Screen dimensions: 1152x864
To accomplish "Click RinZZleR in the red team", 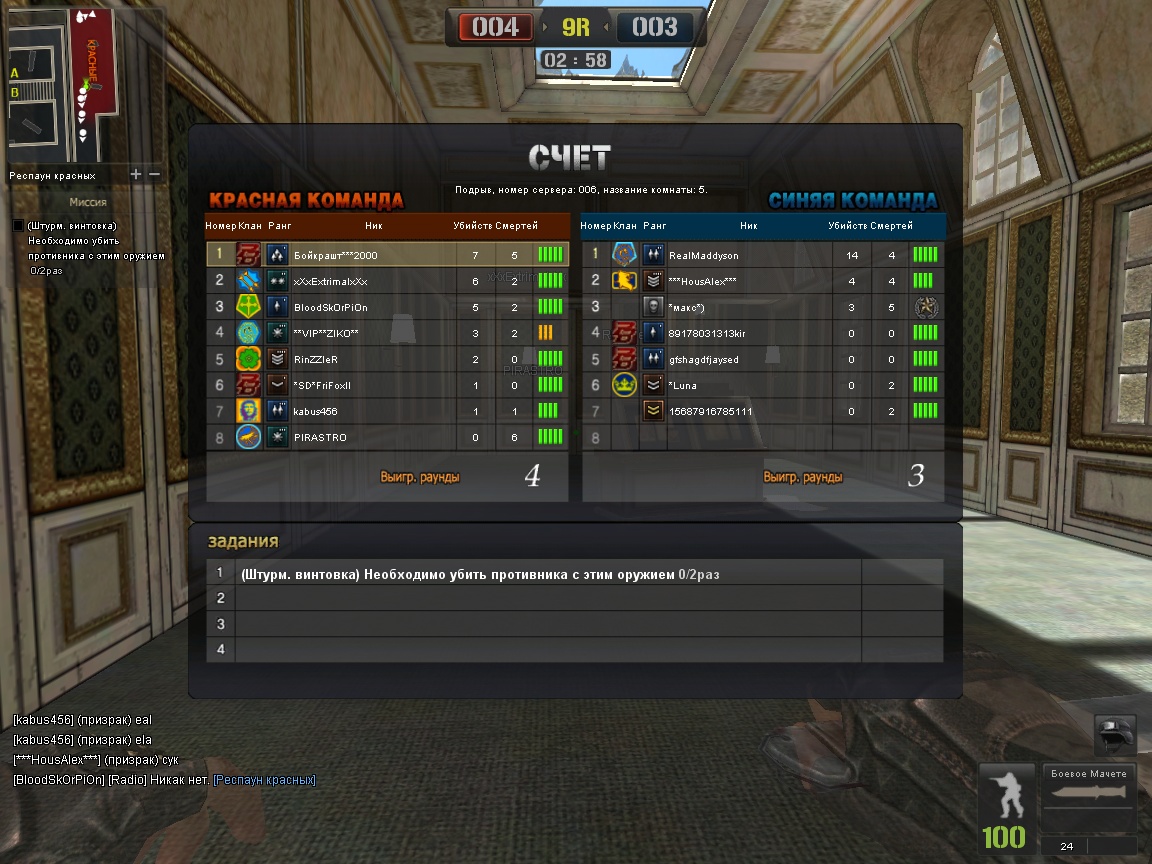I will [387, 359].
